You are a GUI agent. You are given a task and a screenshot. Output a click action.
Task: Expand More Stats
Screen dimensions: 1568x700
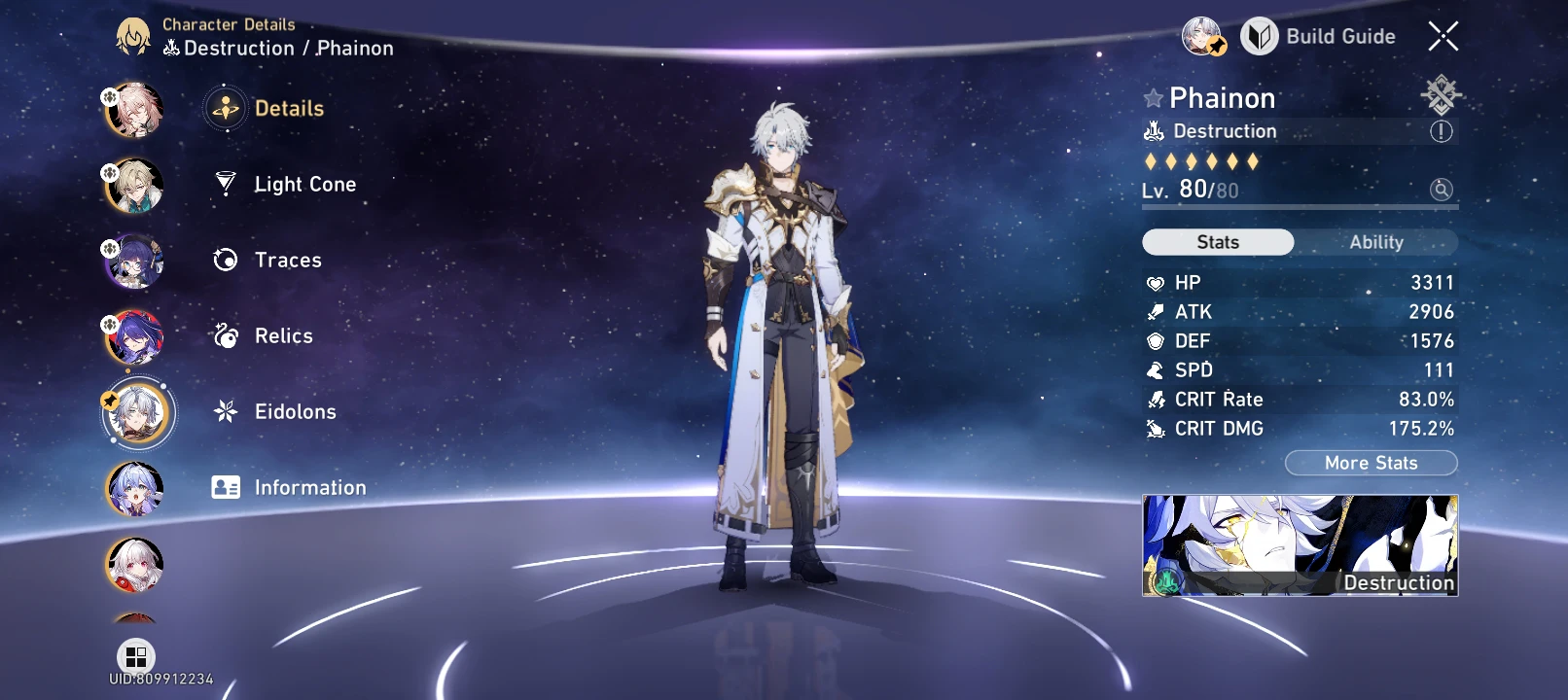[1371, 463]
